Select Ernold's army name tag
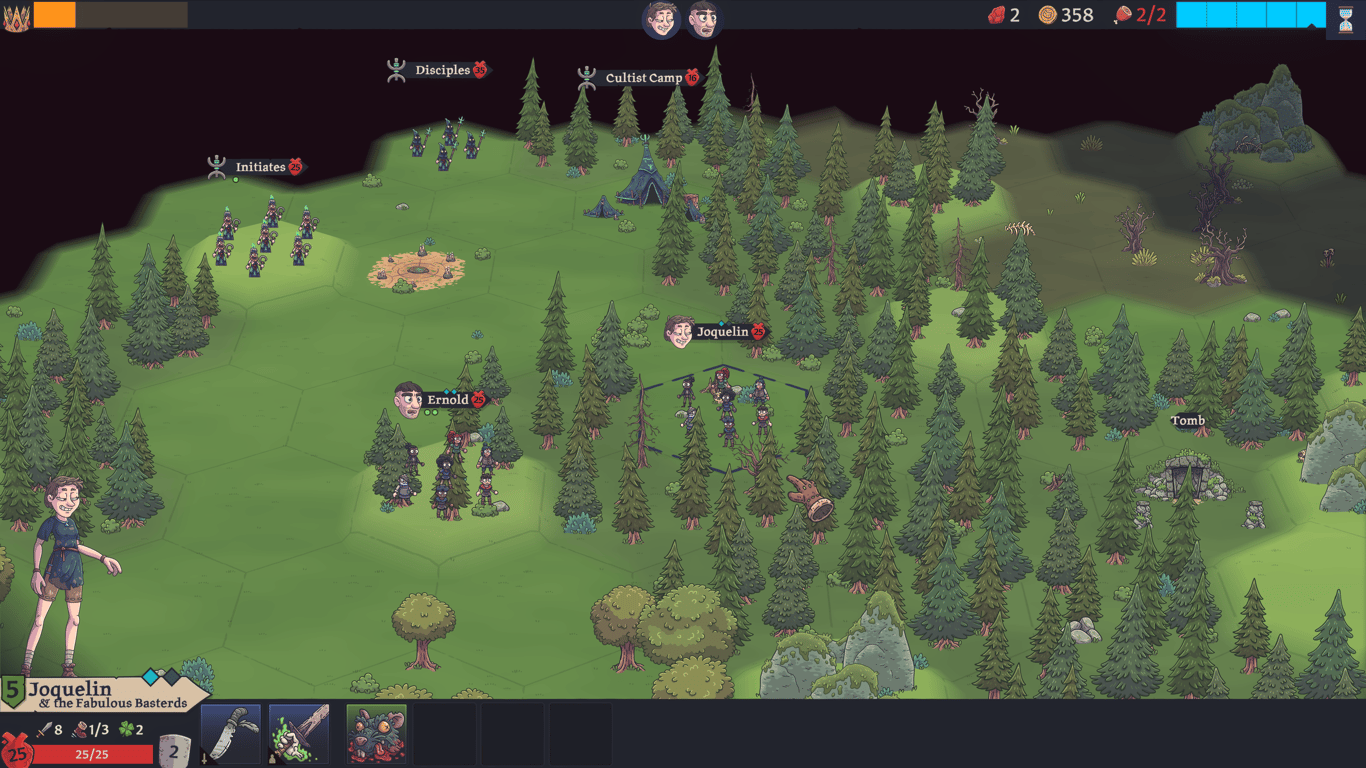This screenshot has height=768, width=1366. (447, 400)
